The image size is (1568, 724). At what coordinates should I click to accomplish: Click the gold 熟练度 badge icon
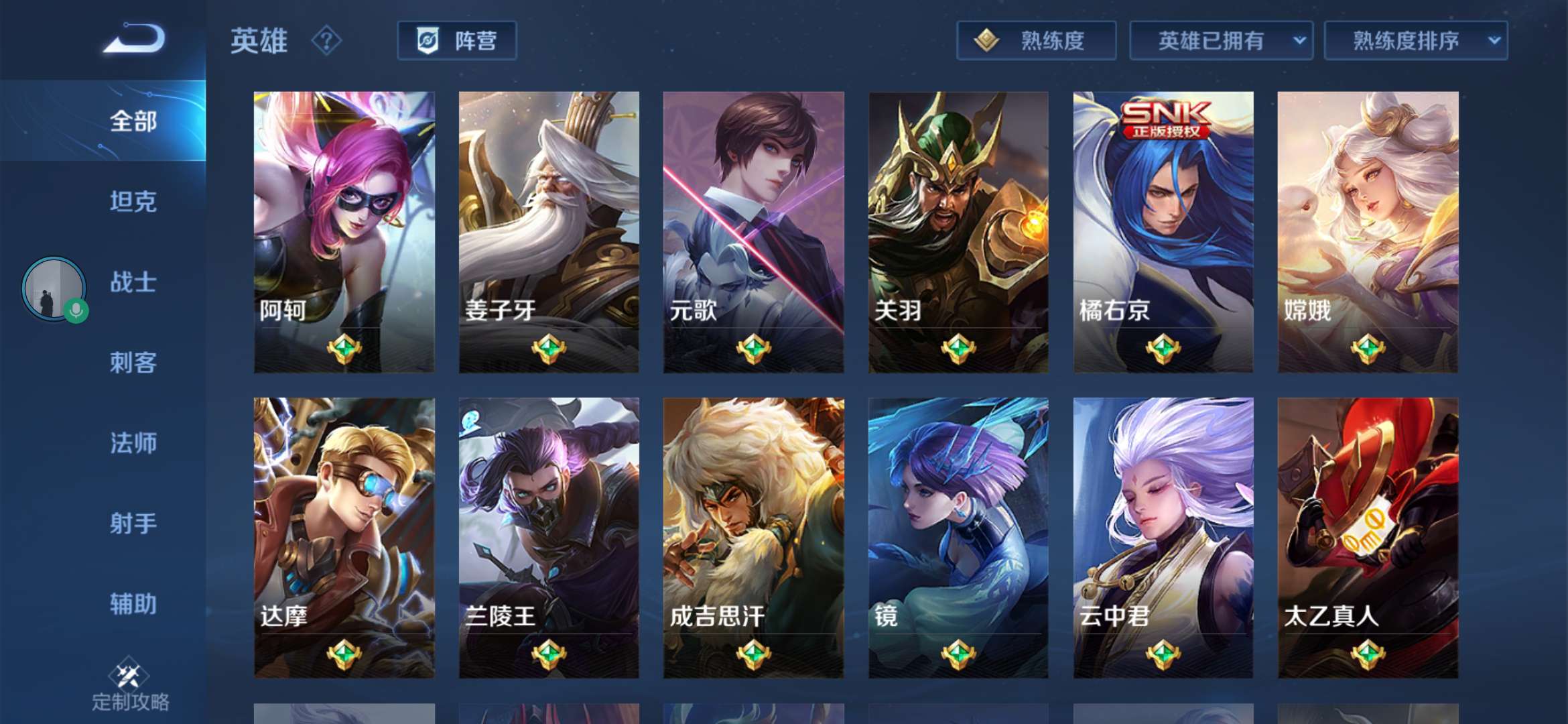coord(986,40)
